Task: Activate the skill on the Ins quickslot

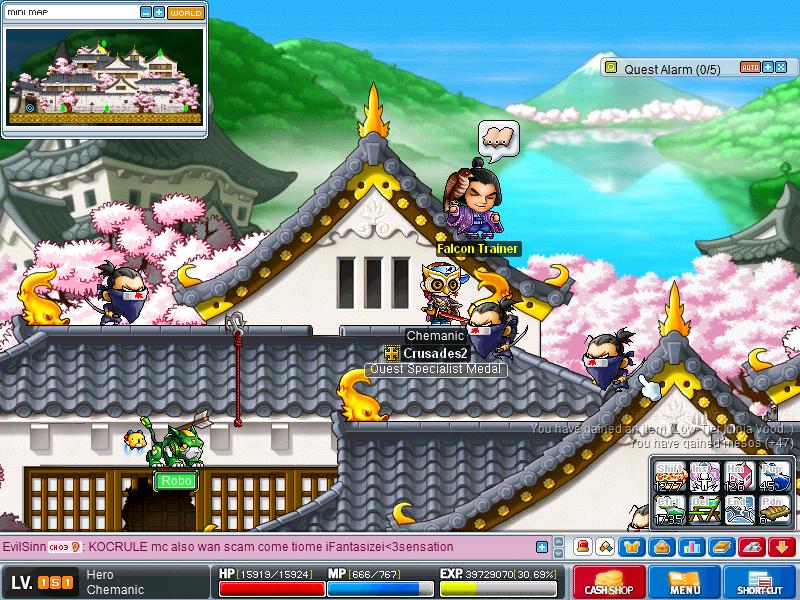Action: click(x=704, y=476)
